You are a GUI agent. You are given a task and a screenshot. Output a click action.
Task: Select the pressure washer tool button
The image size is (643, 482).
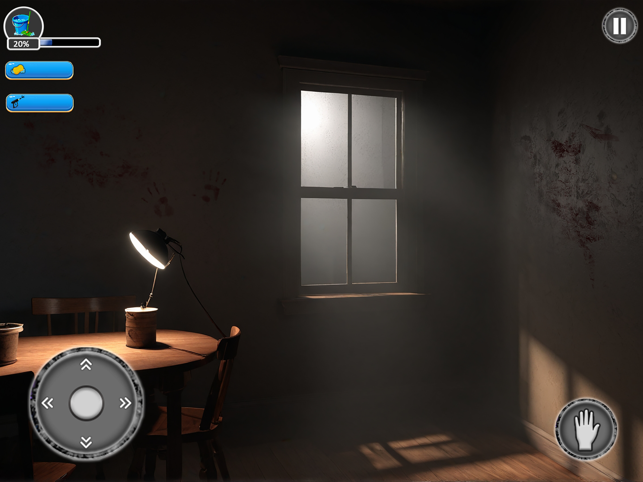click(x=40, y=102)
